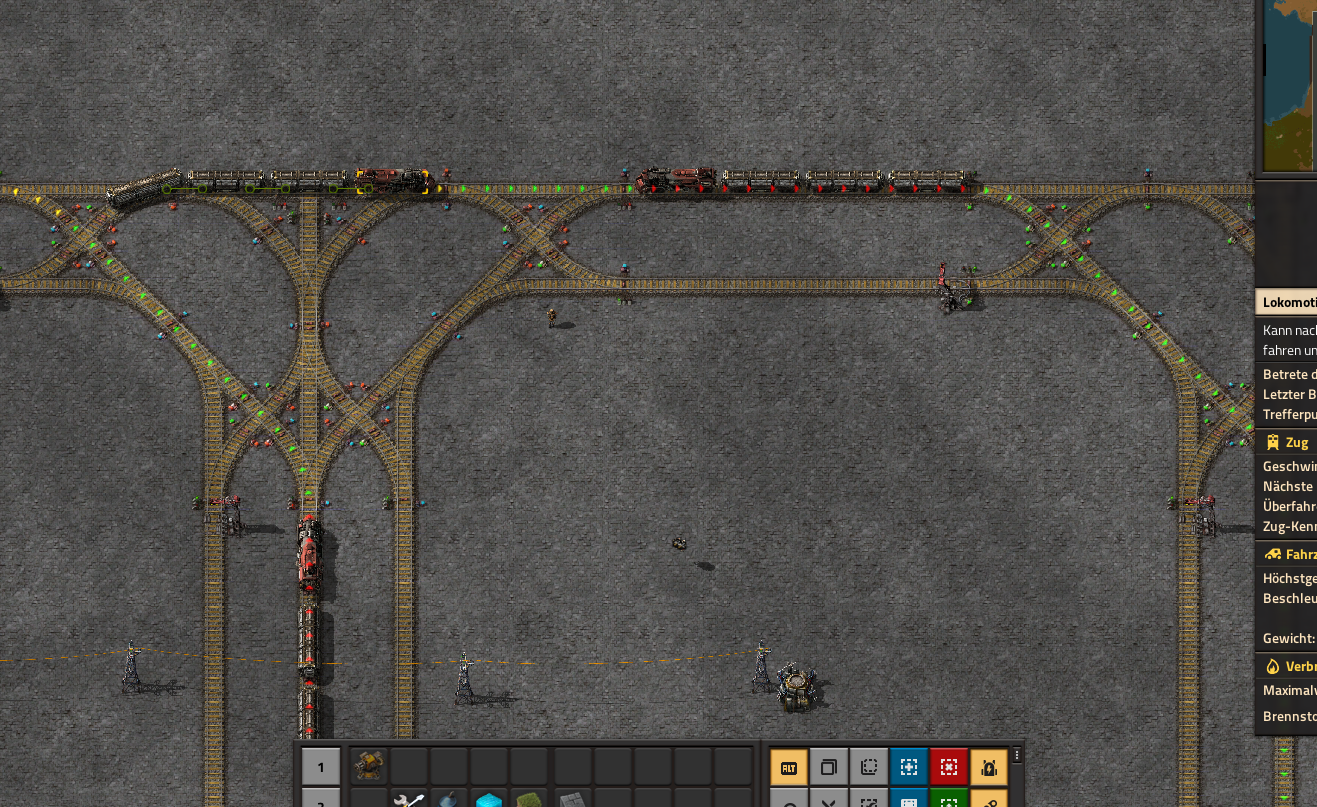Toggle the personal roboport shortcut button
This screenshot has width=1317, height=807.
989,768
